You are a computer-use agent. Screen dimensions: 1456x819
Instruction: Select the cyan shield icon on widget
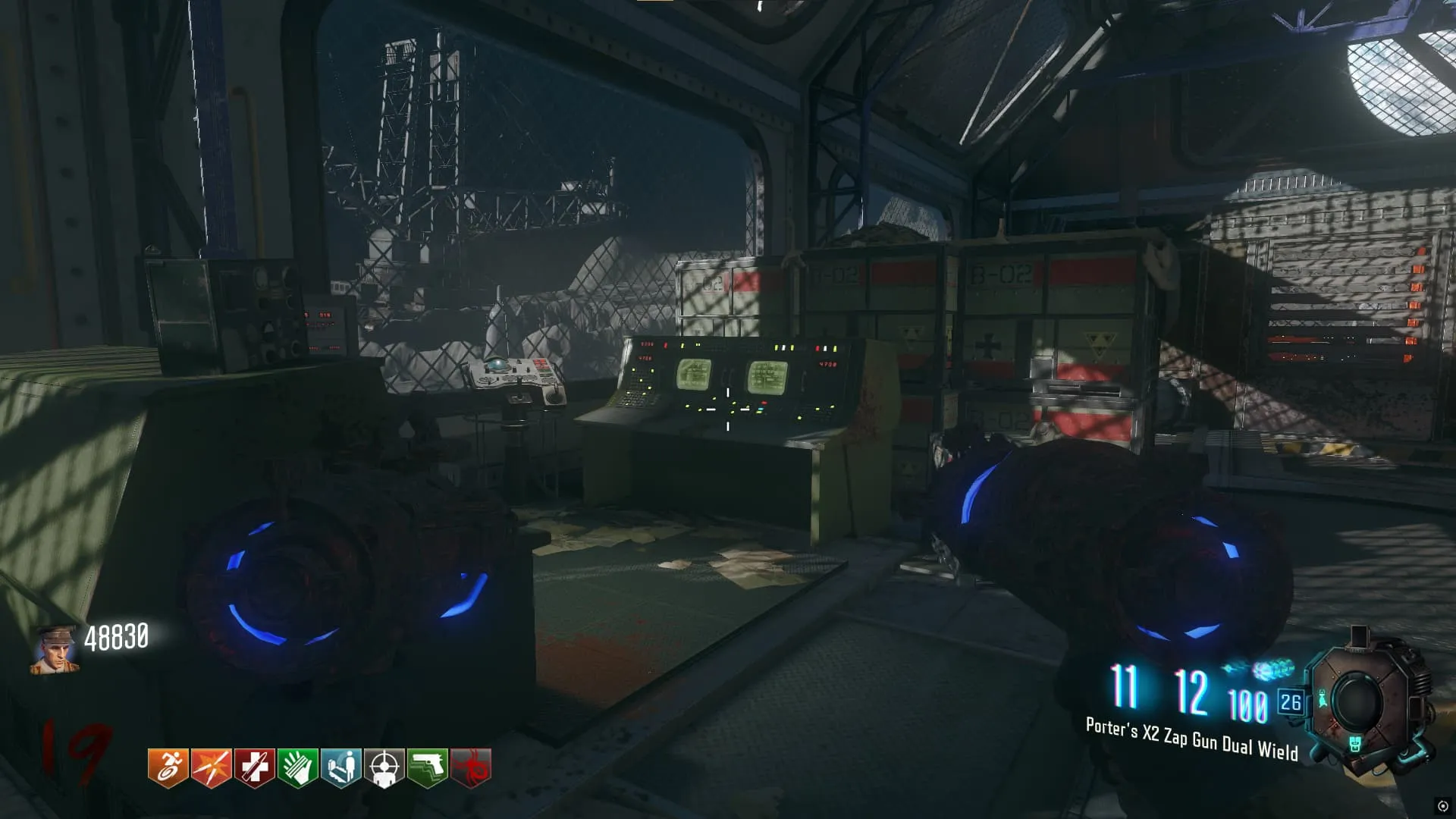[x=1354, y=743]
